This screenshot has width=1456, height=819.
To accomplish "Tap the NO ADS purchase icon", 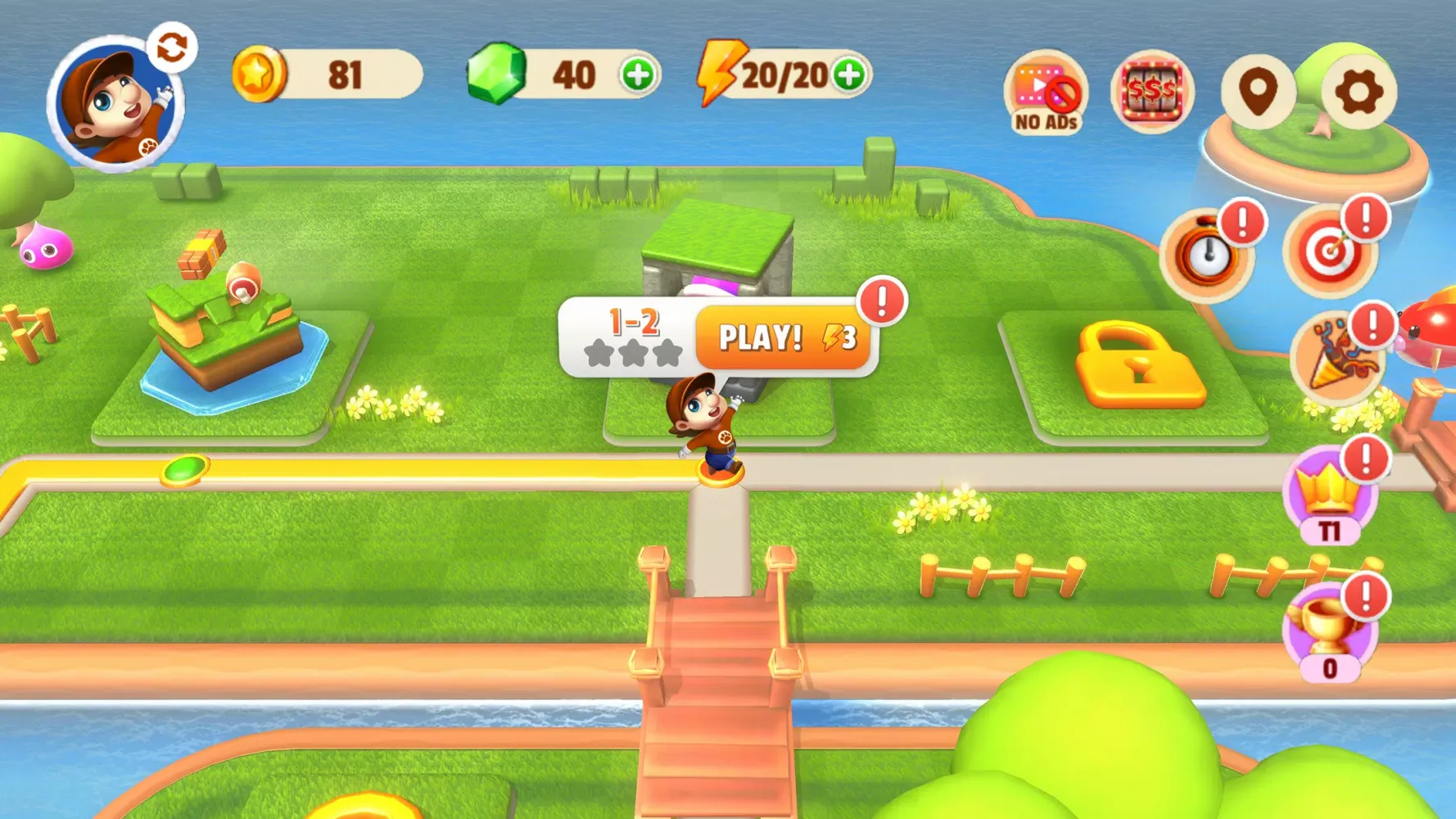I will 1045,90.
